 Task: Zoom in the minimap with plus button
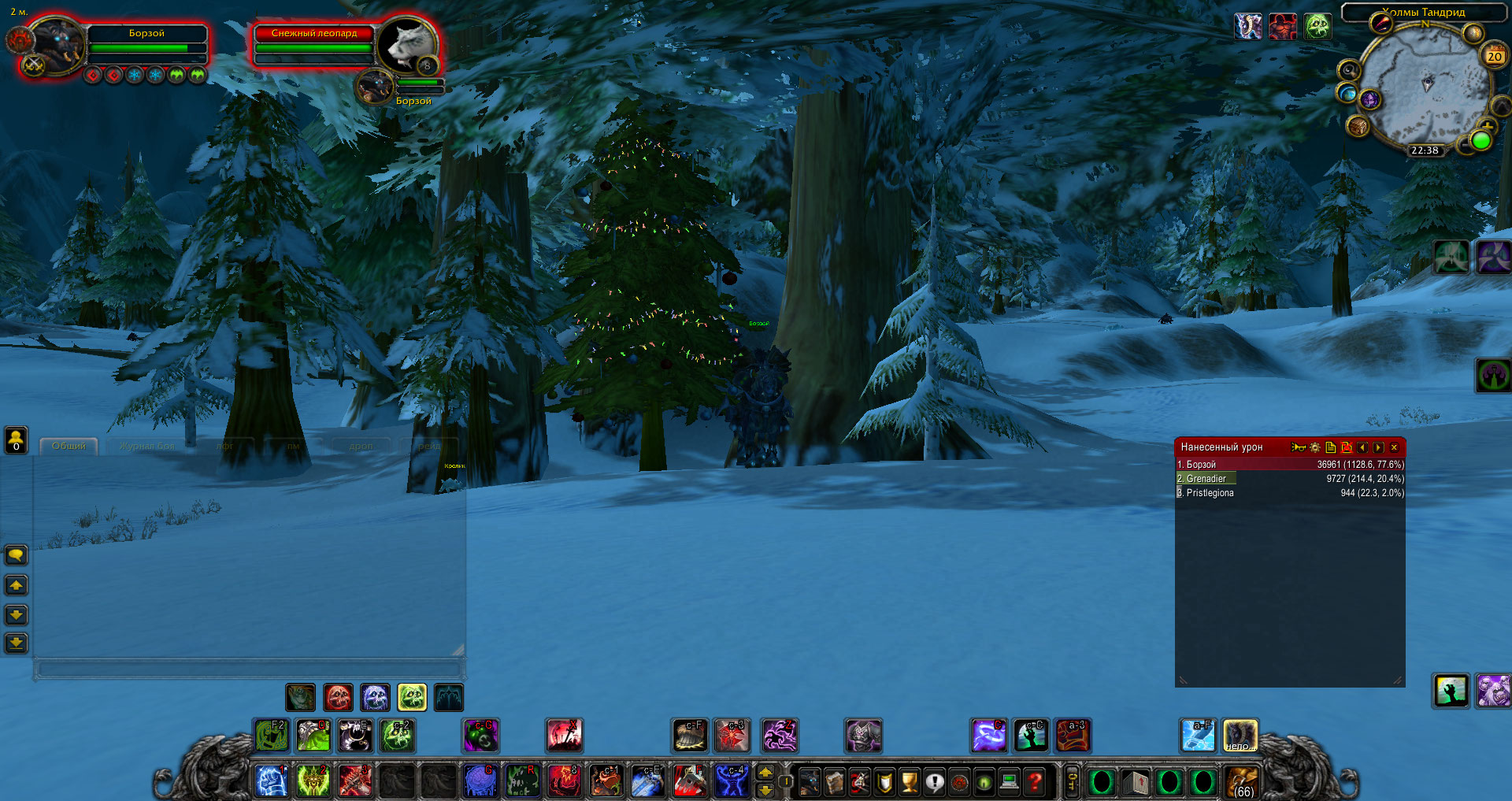1487,124
